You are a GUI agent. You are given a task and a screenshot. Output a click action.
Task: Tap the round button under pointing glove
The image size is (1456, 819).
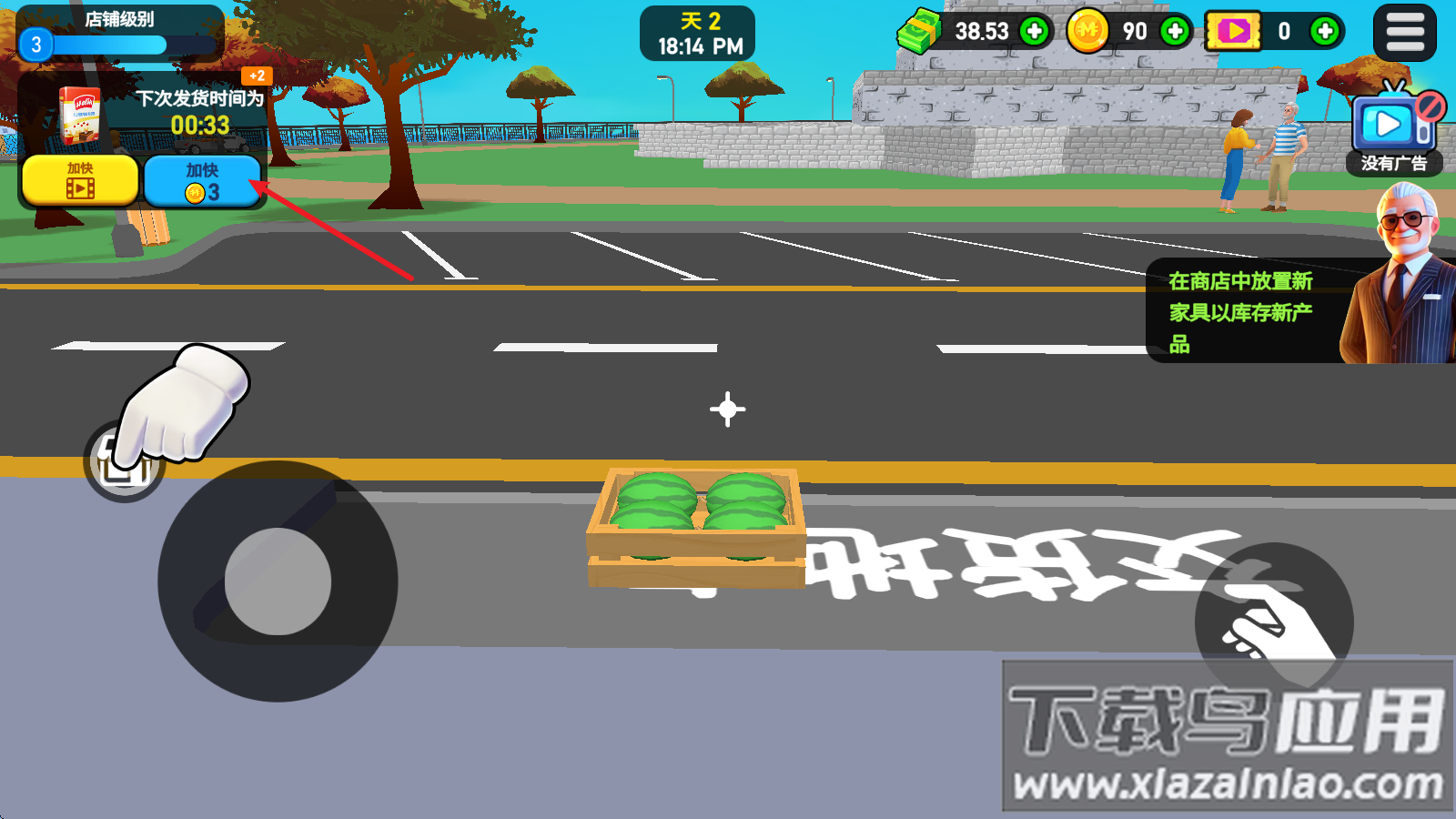click(x=124, y=461)
